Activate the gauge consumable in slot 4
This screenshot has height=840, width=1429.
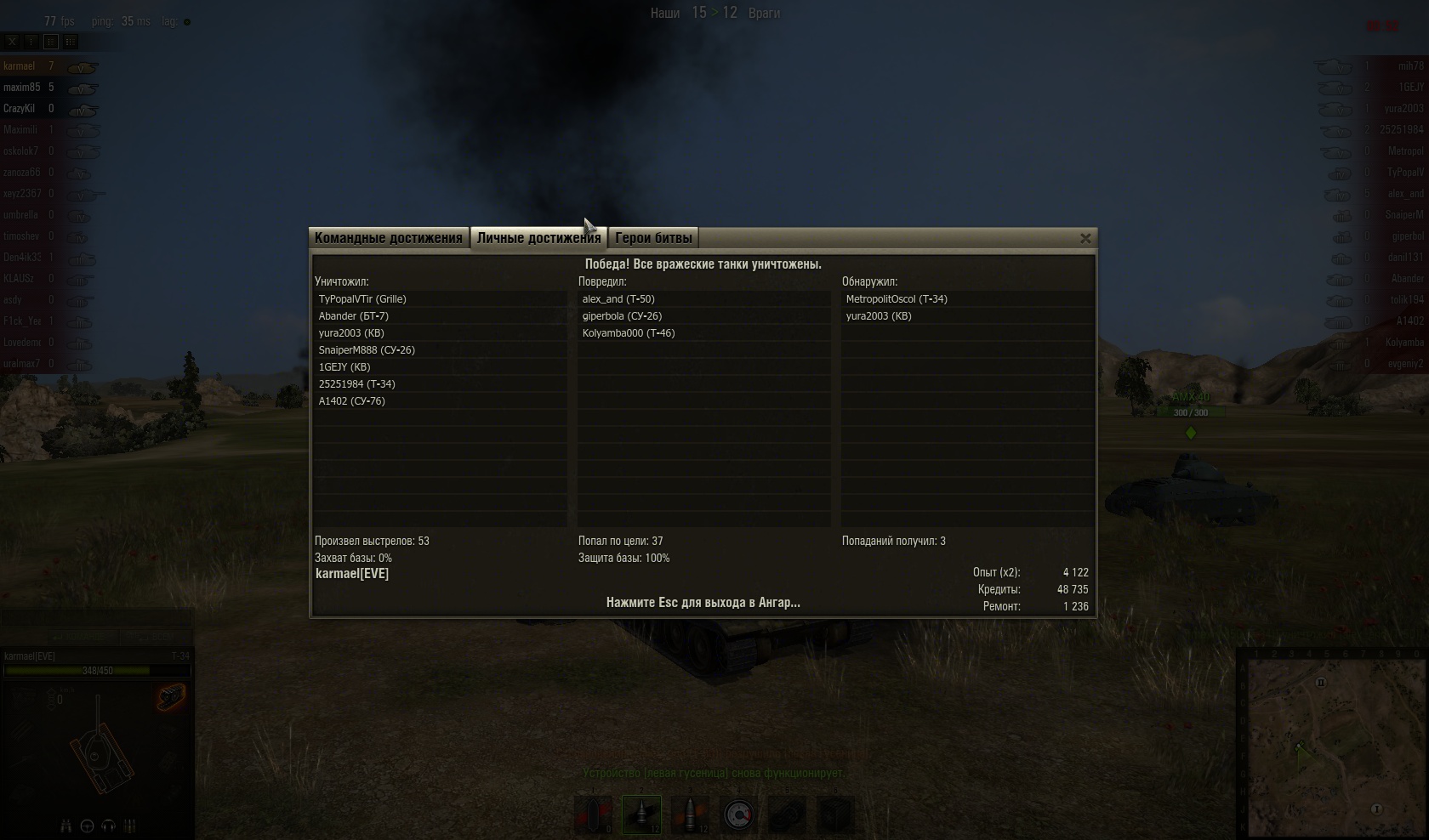[x=738, y=814]
